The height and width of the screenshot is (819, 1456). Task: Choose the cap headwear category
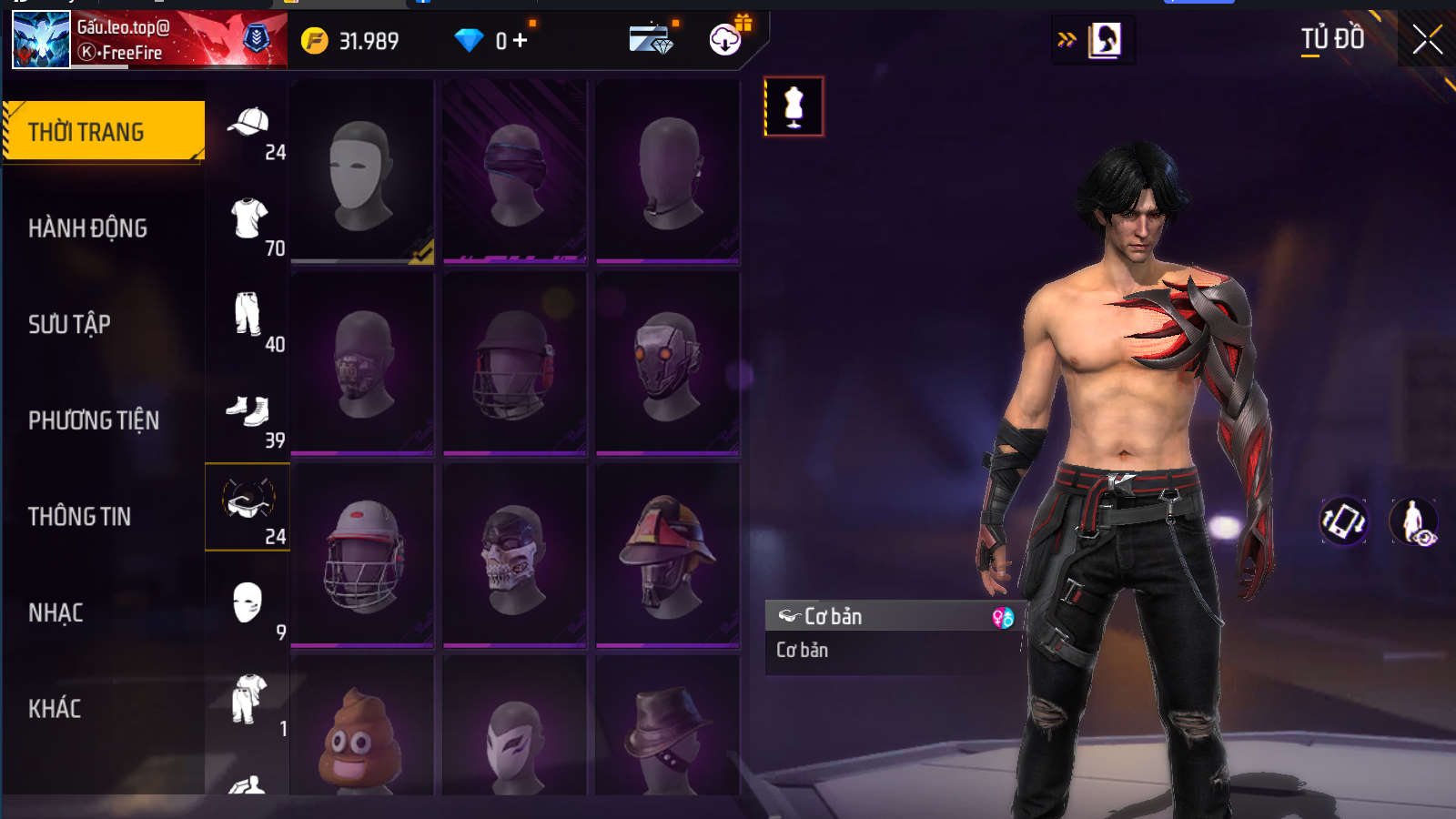(248, 124)
